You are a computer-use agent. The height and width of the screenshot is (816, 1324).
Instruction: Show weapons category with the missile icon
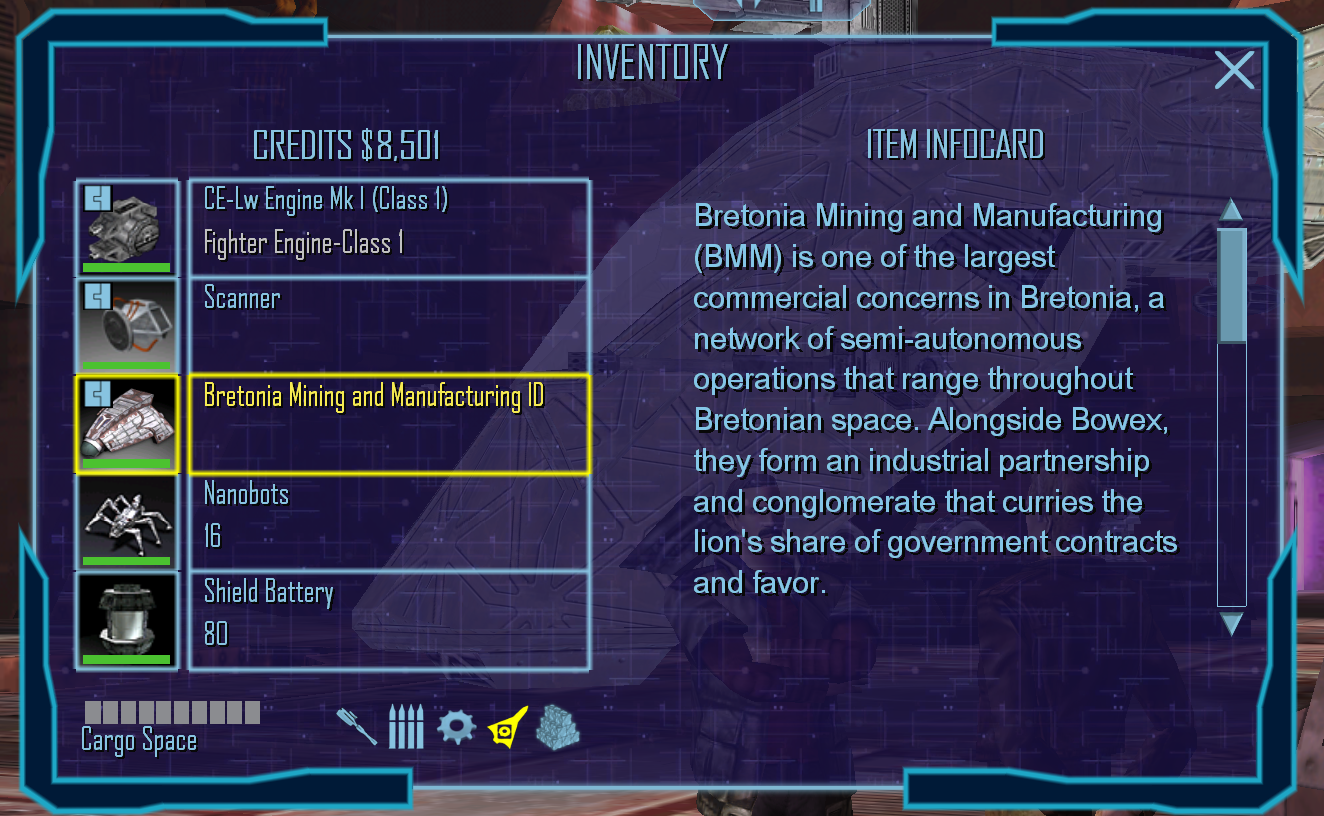point(357,727)
